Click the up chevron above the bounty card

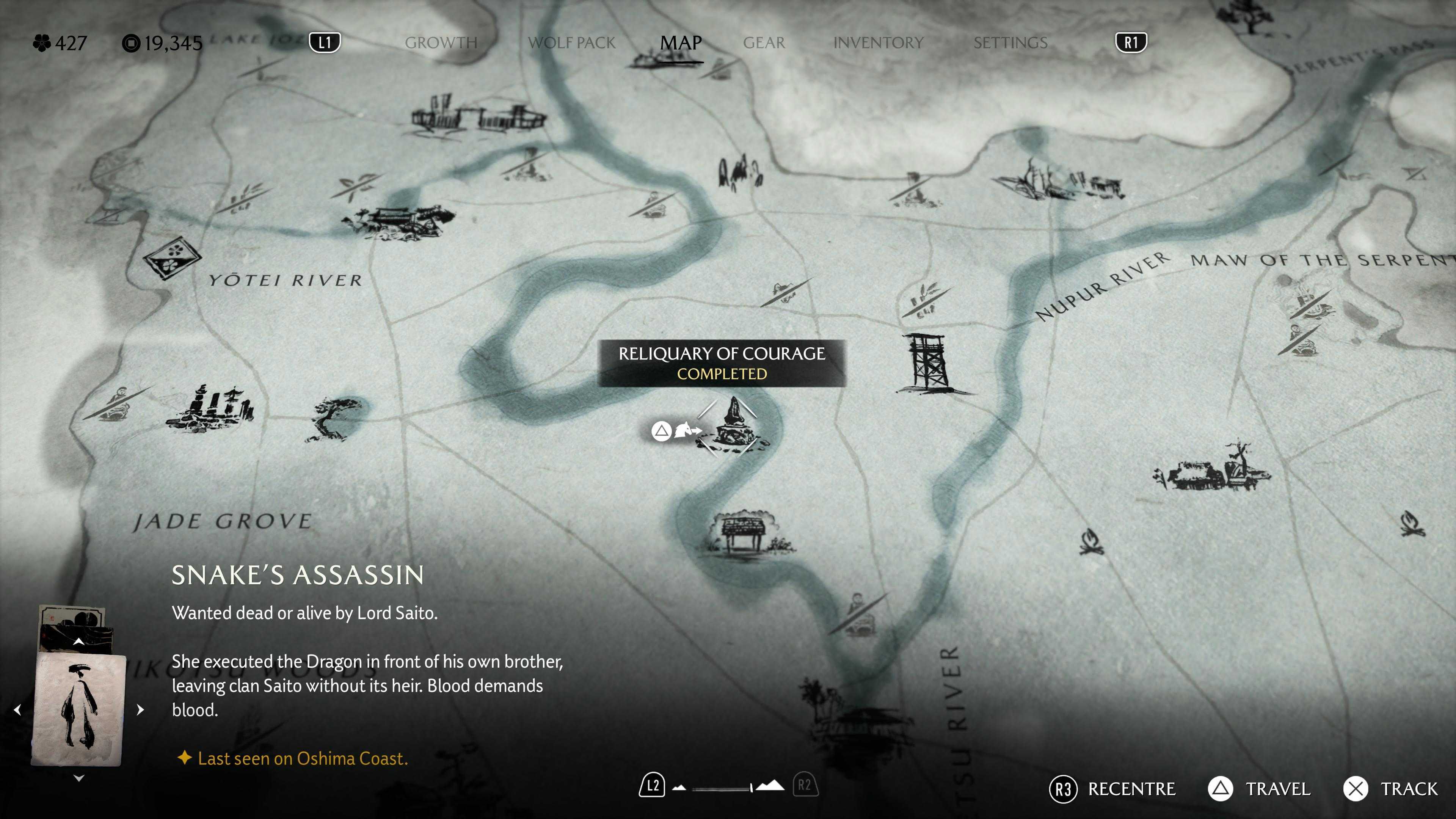(x=79, y=642)
